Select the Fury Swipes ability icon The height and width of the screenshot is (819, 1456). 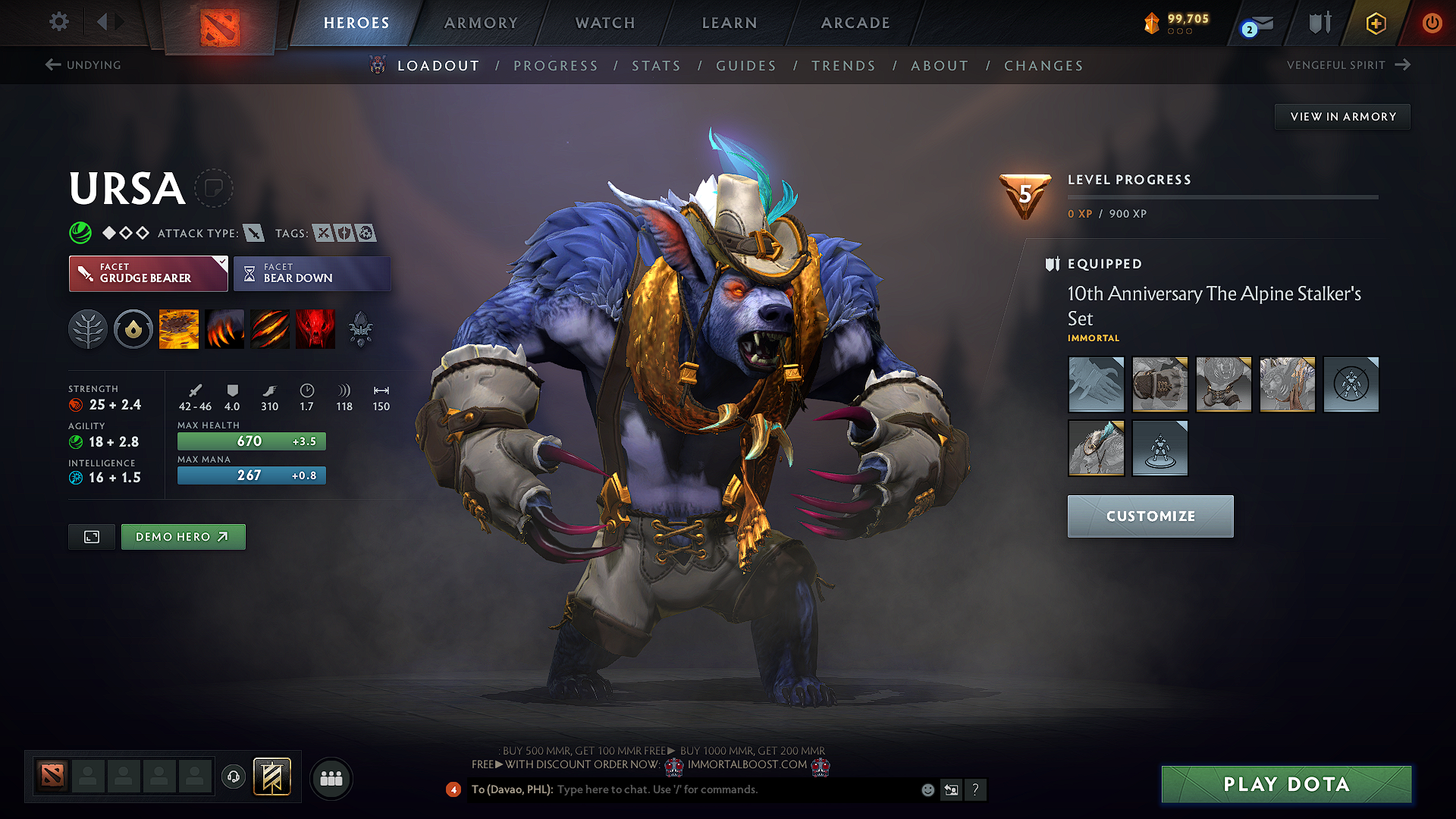(x=269, y=328)
